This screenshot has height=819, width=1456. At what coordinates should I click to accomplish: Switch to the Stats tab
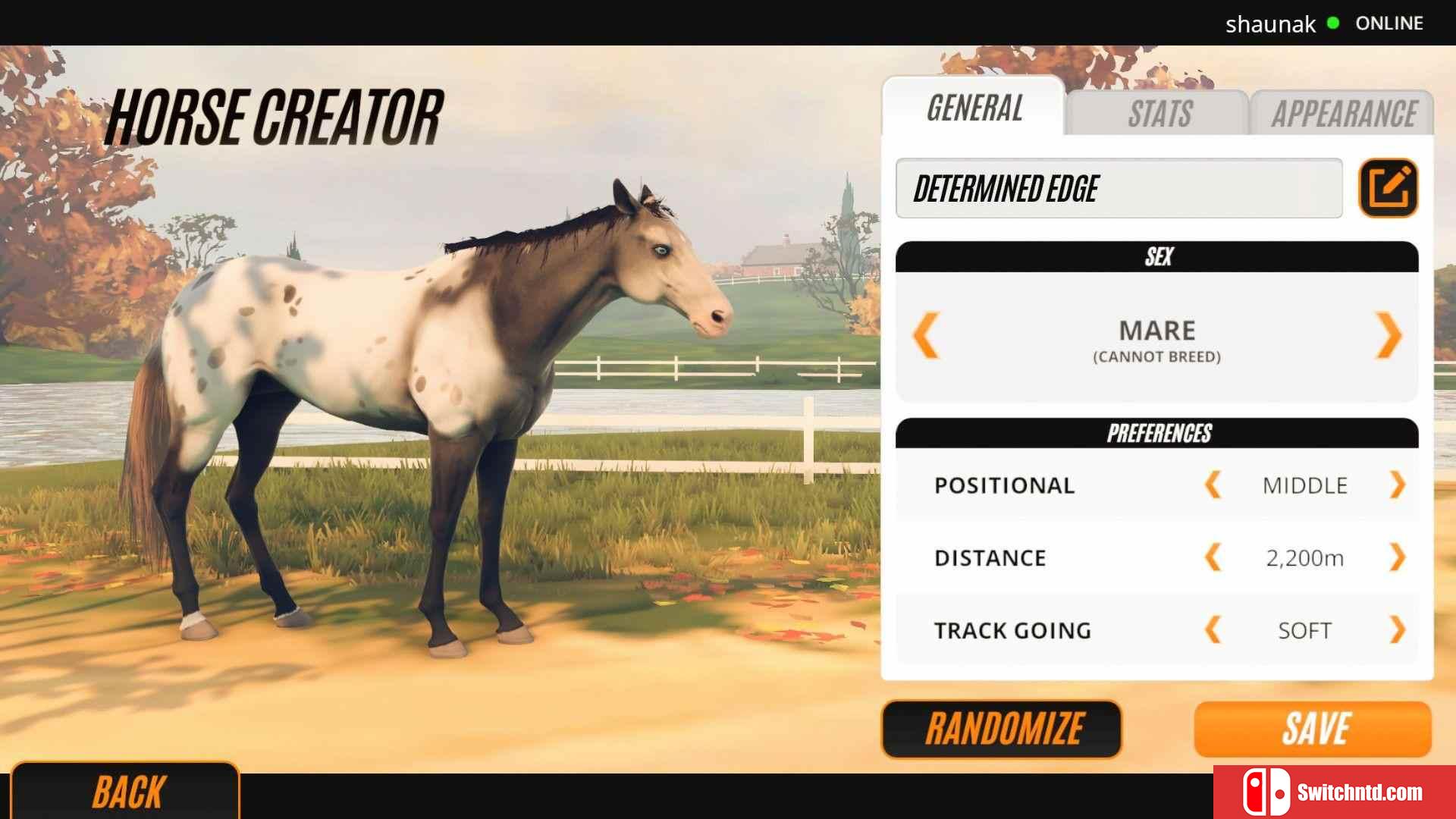pos(1158,114)
